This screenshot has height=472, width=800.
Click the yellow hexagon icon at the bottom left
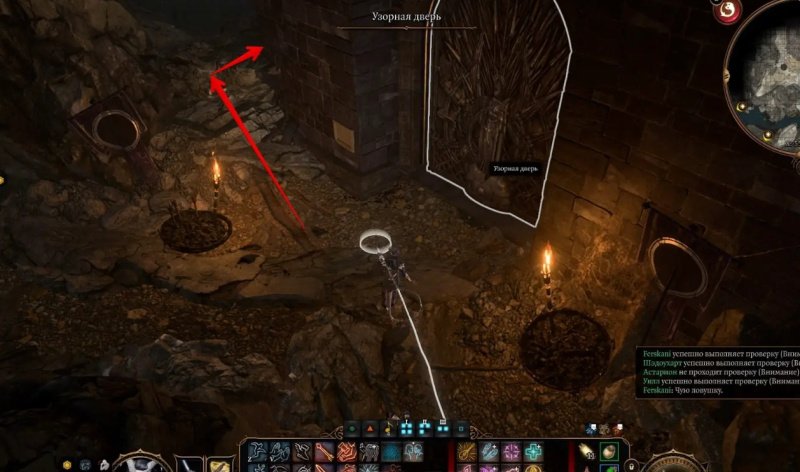coord(67,465)
